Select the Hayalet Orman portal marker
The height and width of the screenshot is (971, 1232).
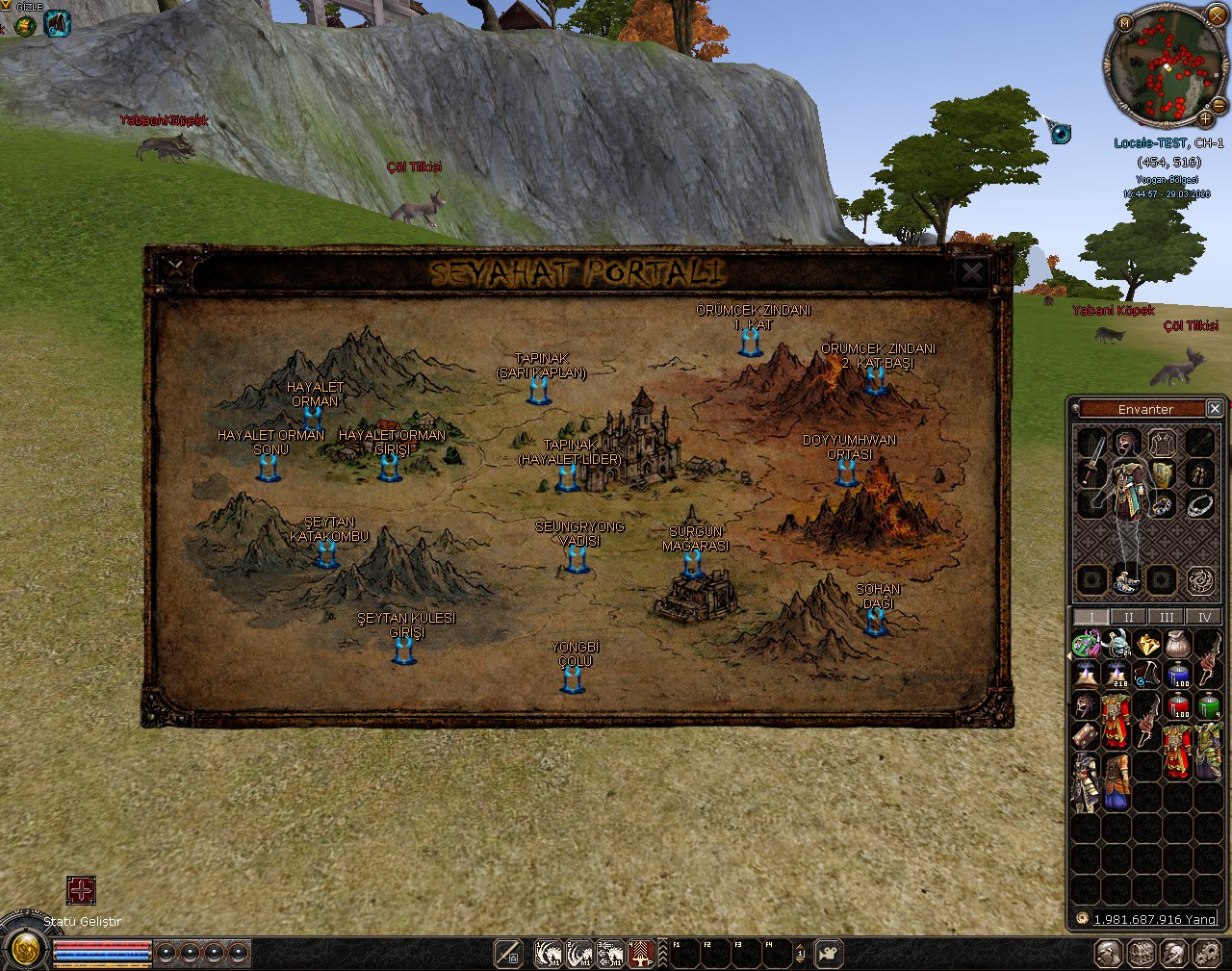(x=313, y=419)
